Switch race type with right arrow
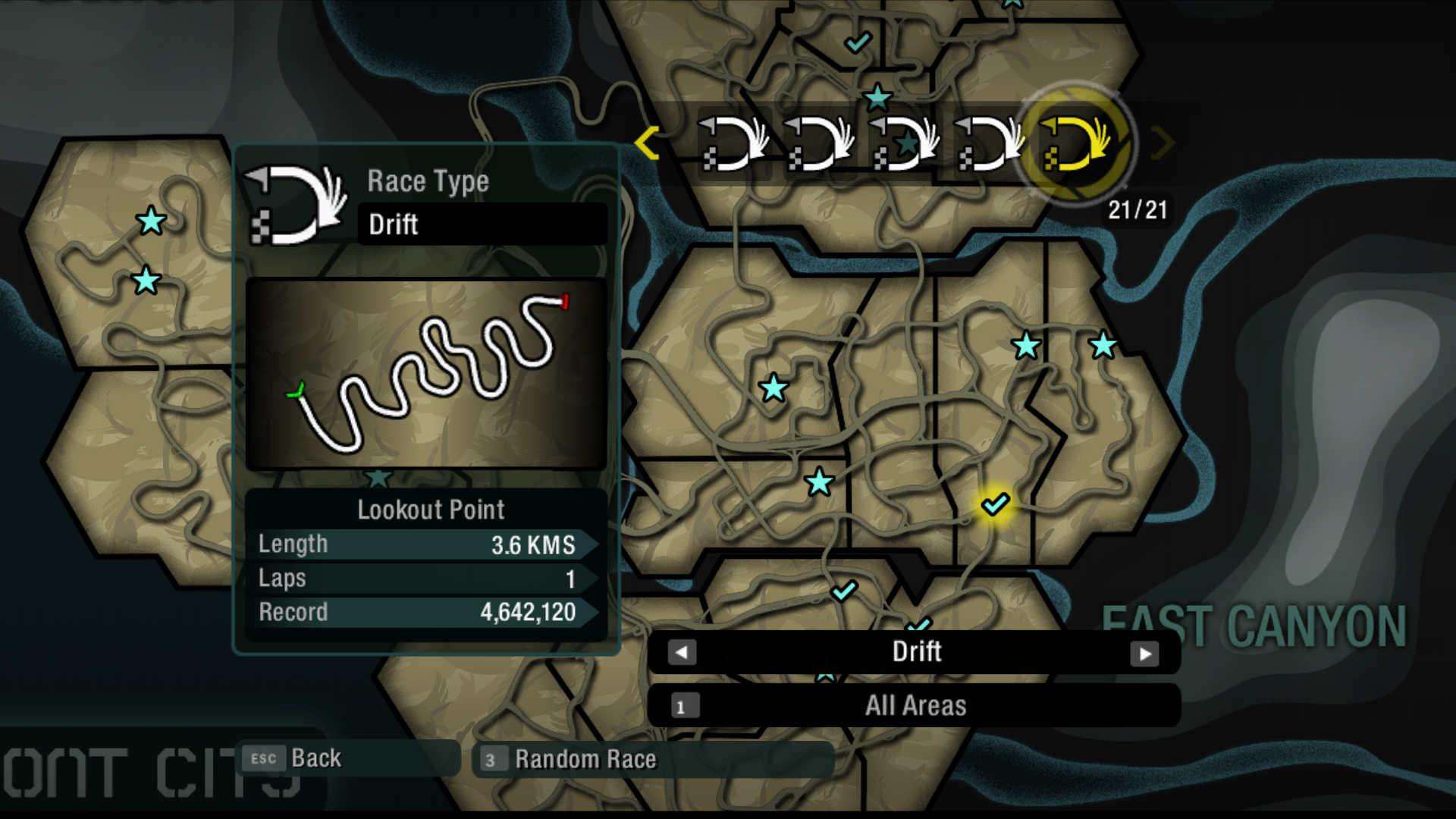 click(1144, 654)
